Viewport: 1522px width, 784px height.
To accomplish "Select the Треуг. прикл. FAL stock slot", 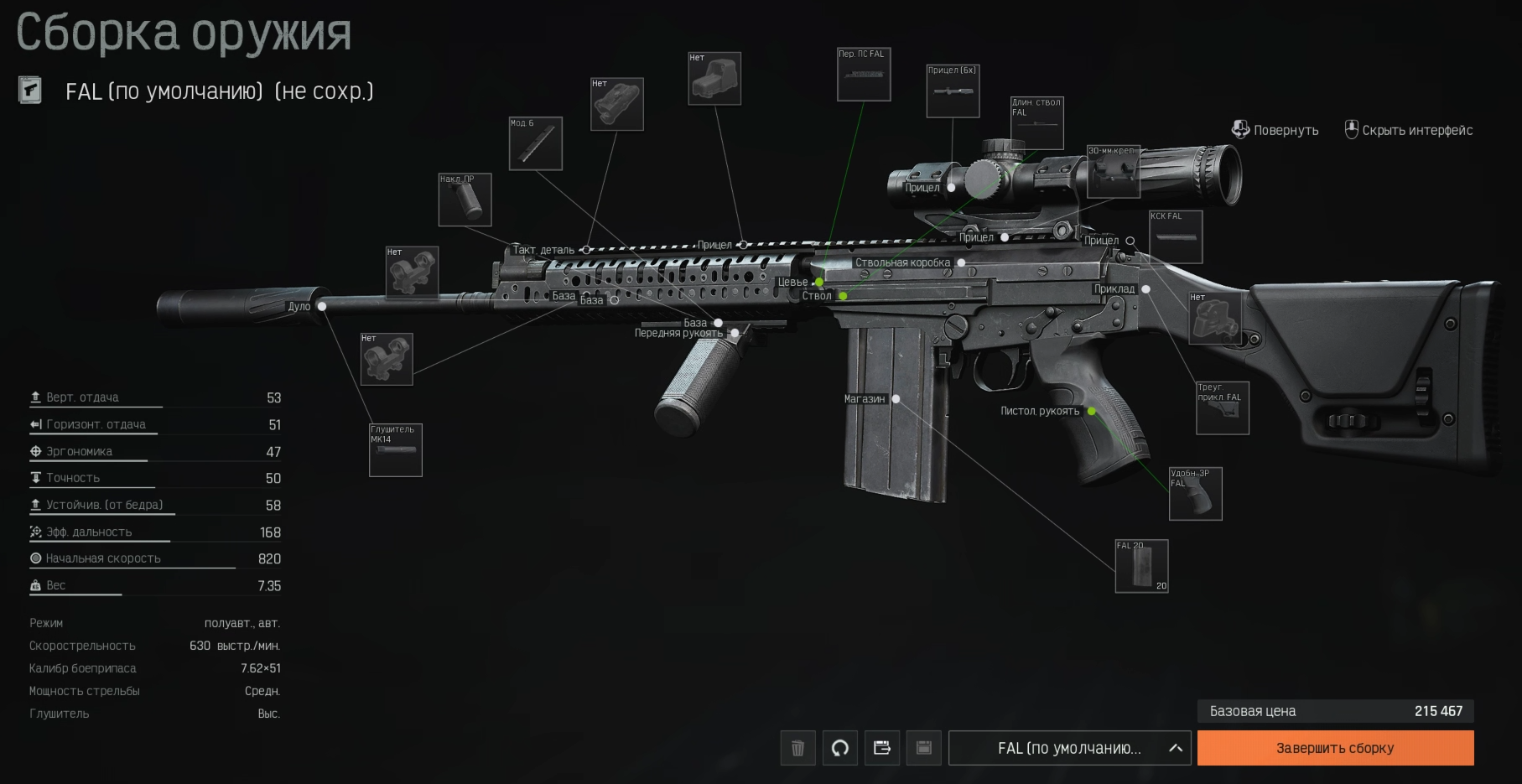I will (1222, 408).
